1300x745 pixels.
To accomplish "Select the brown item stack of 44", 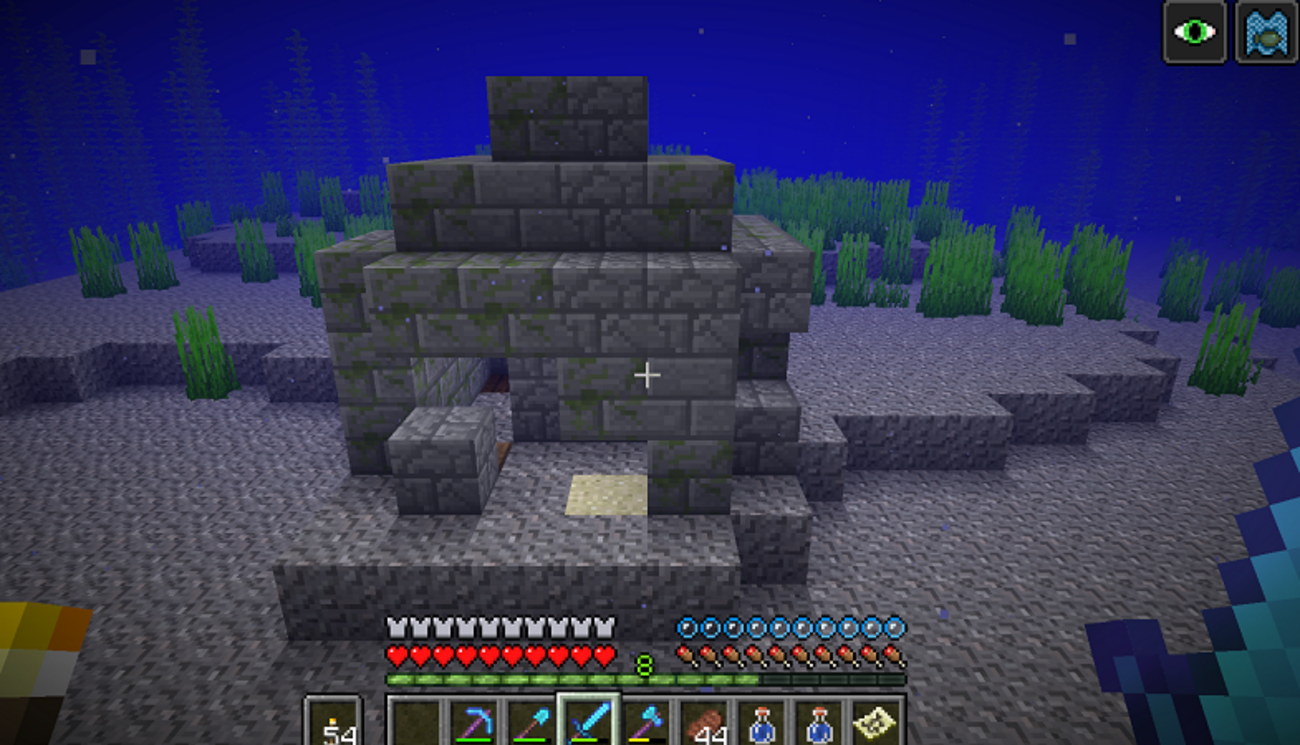I will pyautogui.click(x=703, y=722).
